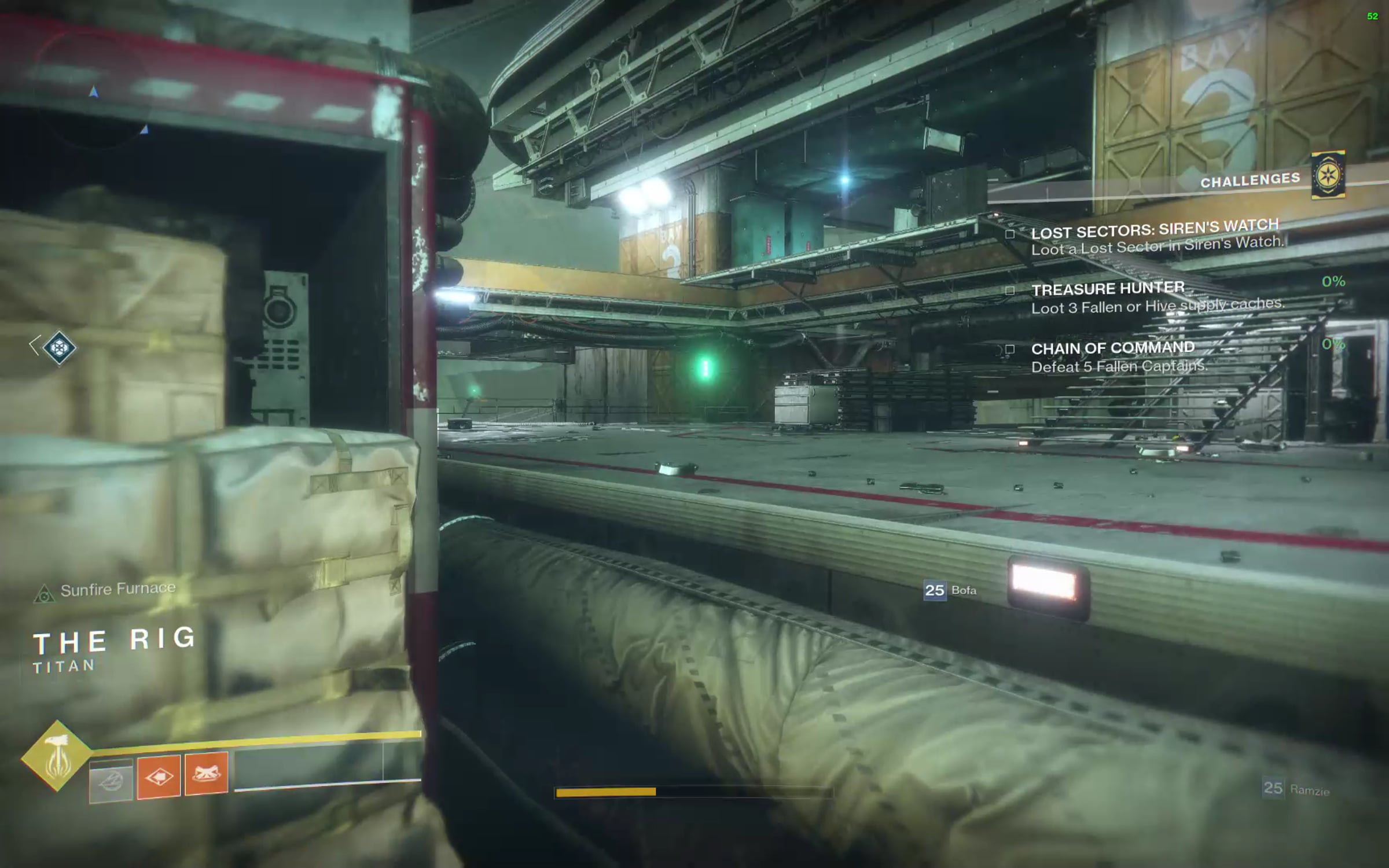Viewport: 1389px width, 868px height.
Task: Open the Challenges emblem icon
Action: pos(1328,175)
